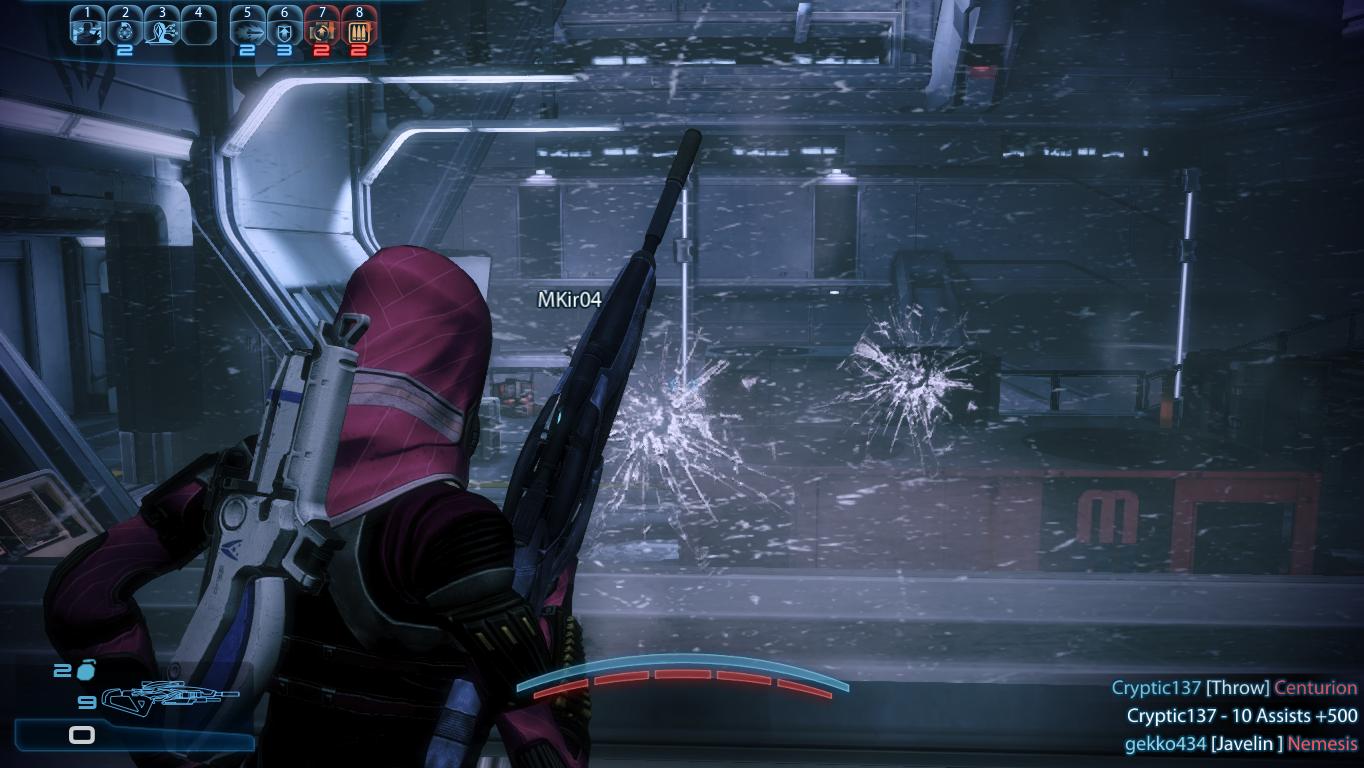The width and height of the screenshot is (1364, 768).
Task: Trigger the head-profile power in slot 3
Action: [x=161, y=29]
